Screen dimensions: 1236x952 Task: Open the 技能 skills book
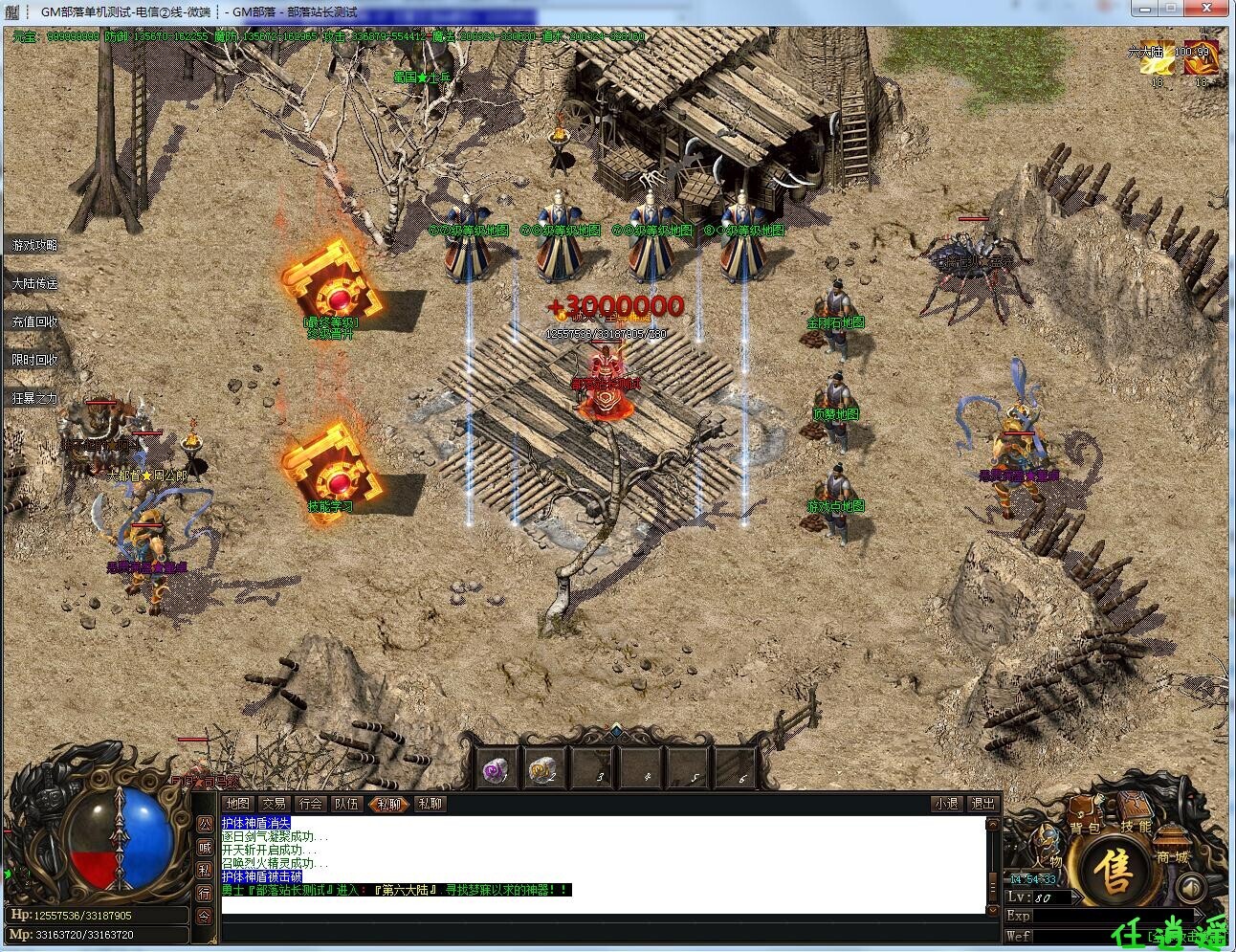[x=1136, y=820]
